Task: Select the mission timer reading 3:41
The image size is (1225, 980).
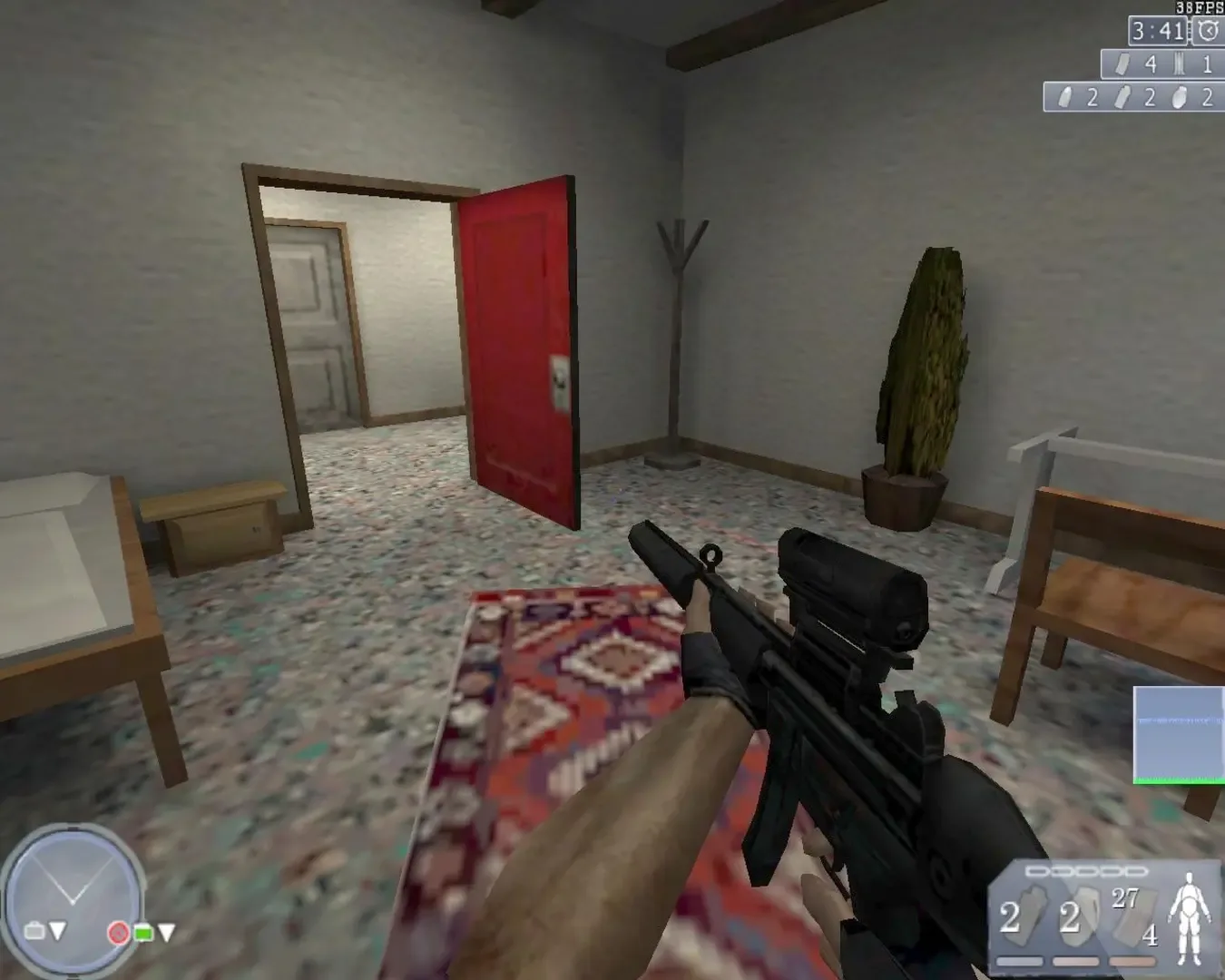Action: coord(1157,32)
